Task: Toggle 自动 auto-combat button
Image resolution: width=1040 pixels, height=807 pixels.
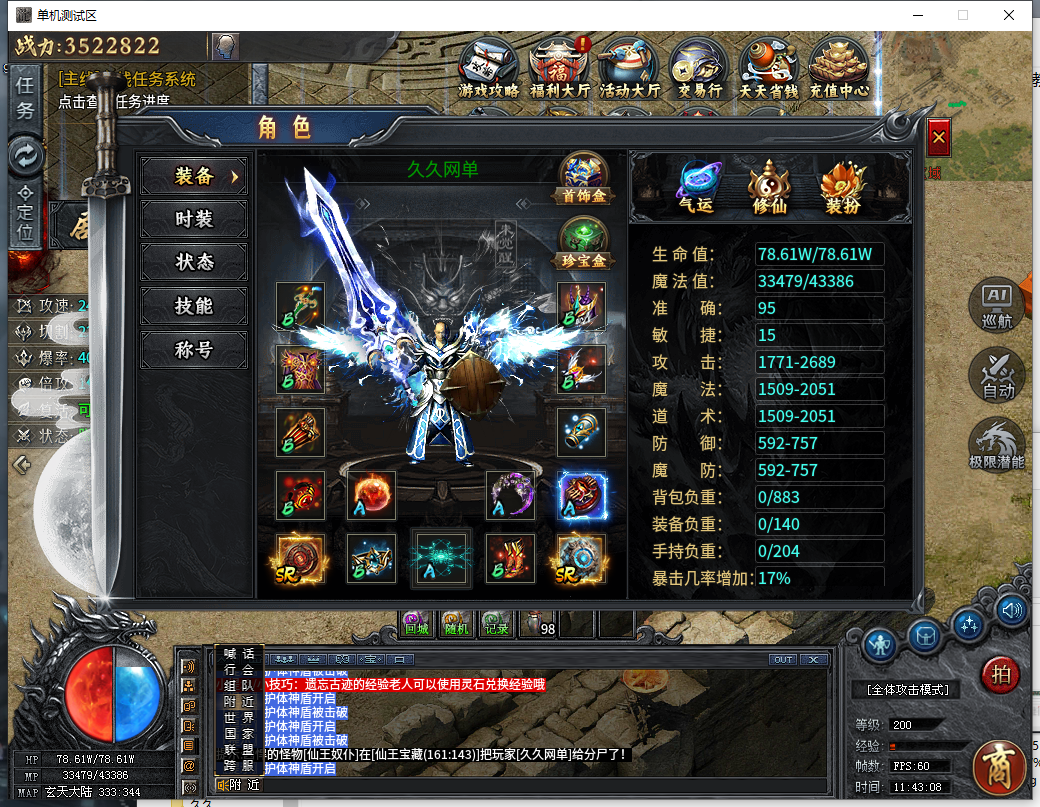Action: click(997, 375)
